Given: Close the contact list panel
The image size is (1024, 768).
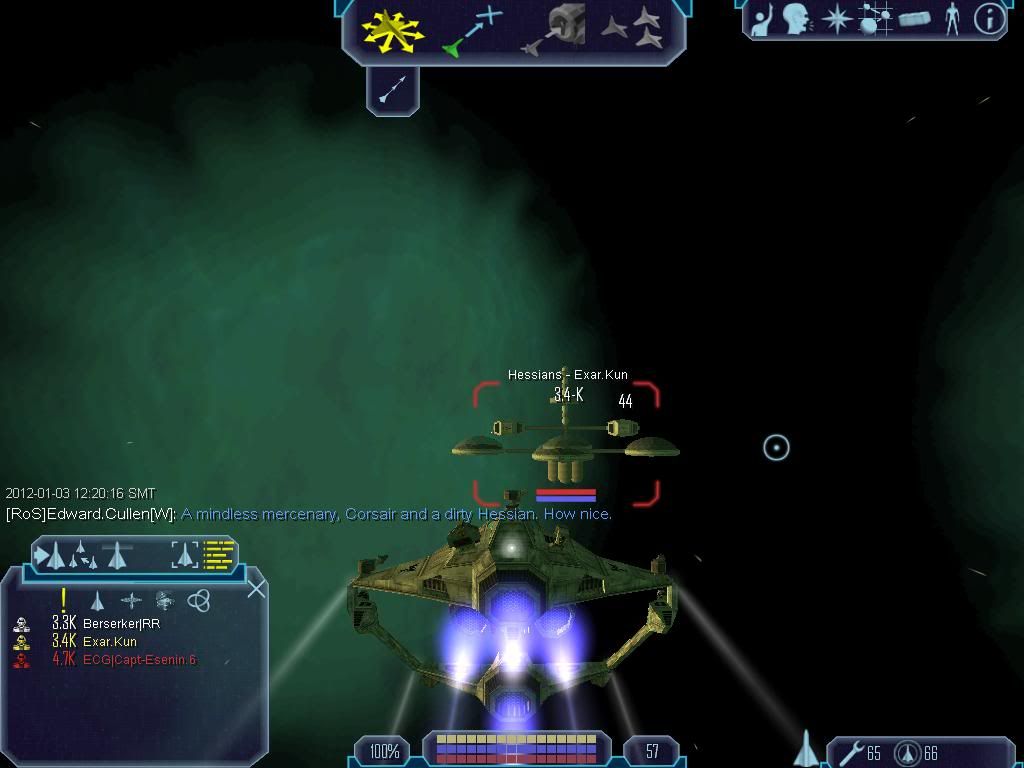Looking at the screenshot, I should 256,588.
